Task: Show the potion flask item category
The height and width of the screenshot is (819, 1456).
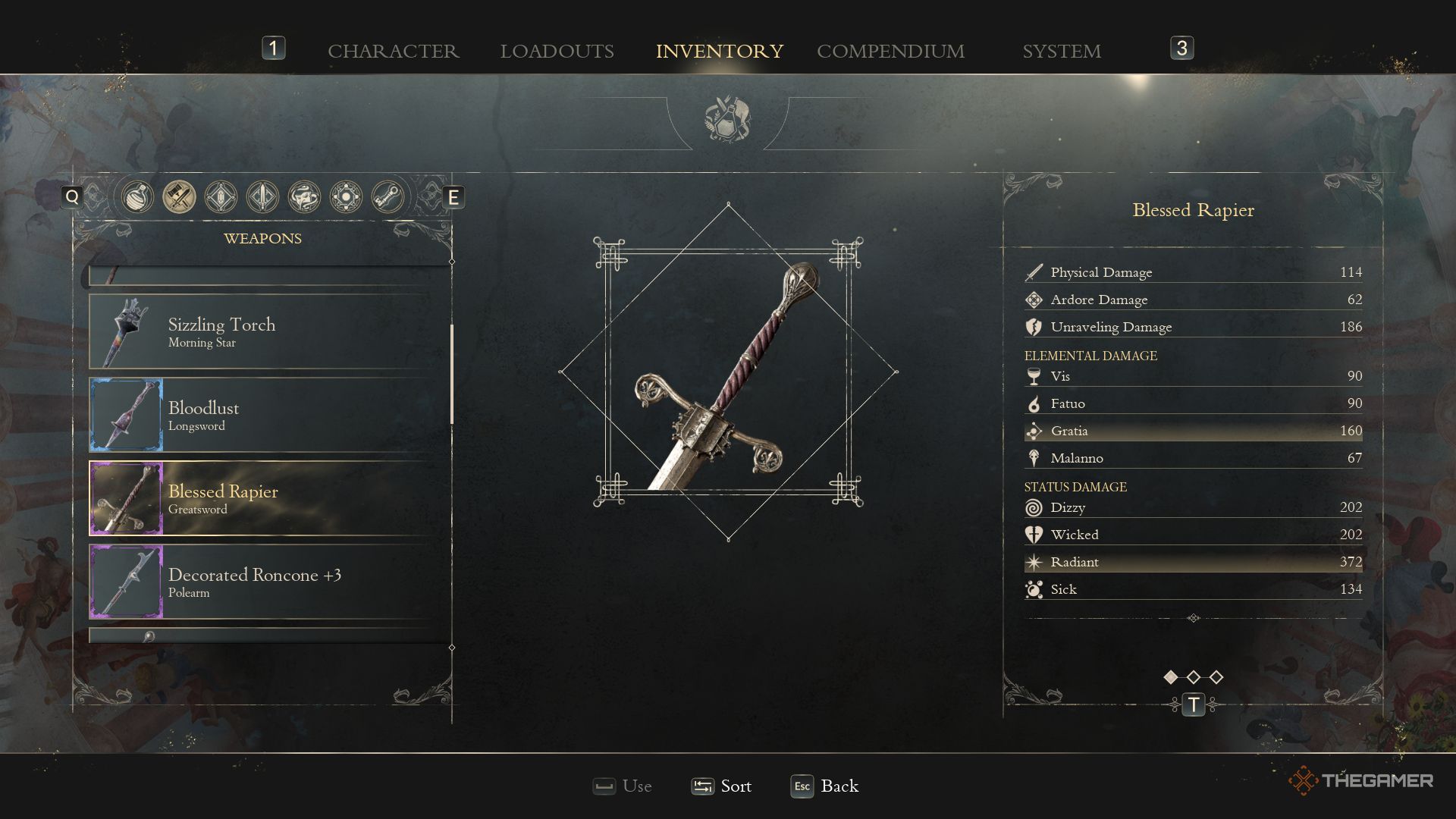Action: tap(137, 197)
